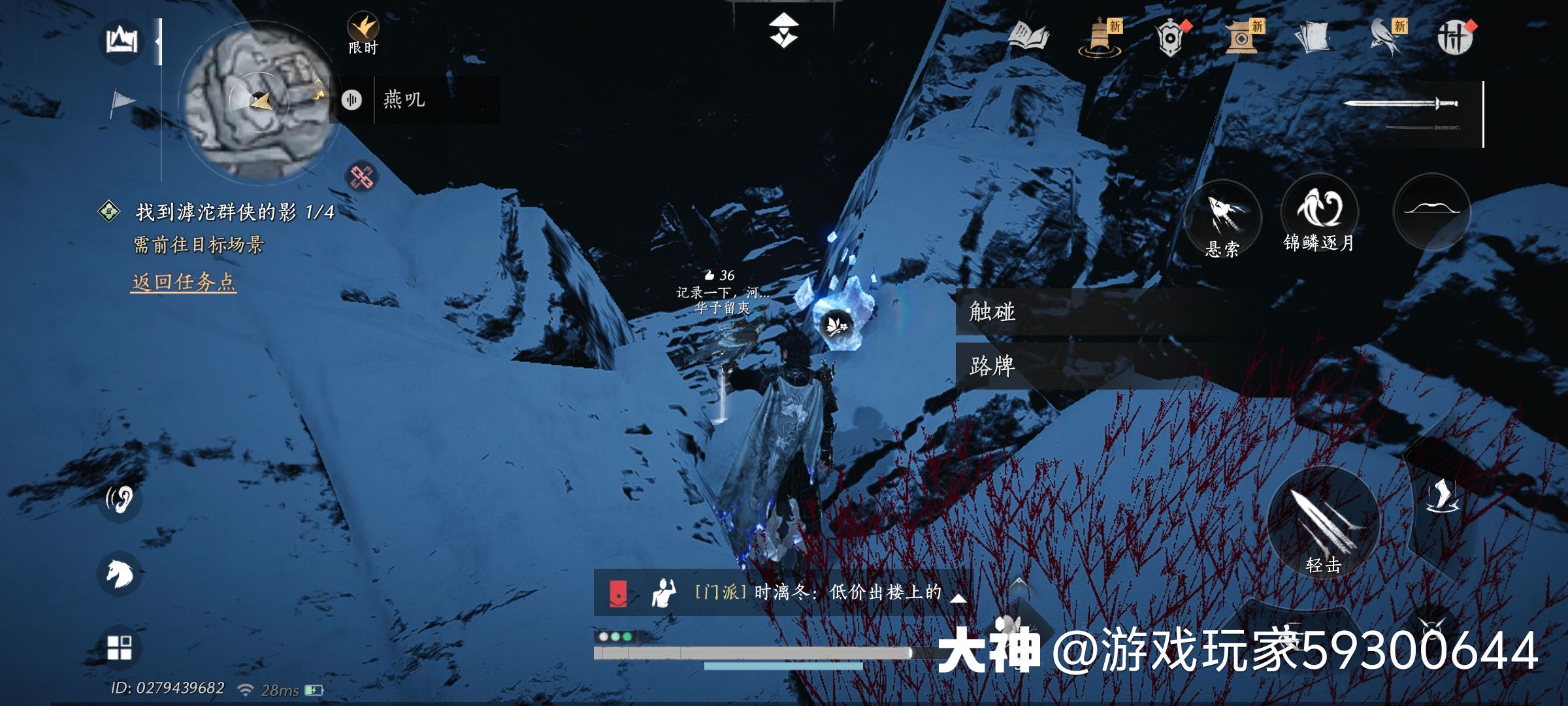
Task: Summon the mount with horse icon
Action: coord(120,573)
